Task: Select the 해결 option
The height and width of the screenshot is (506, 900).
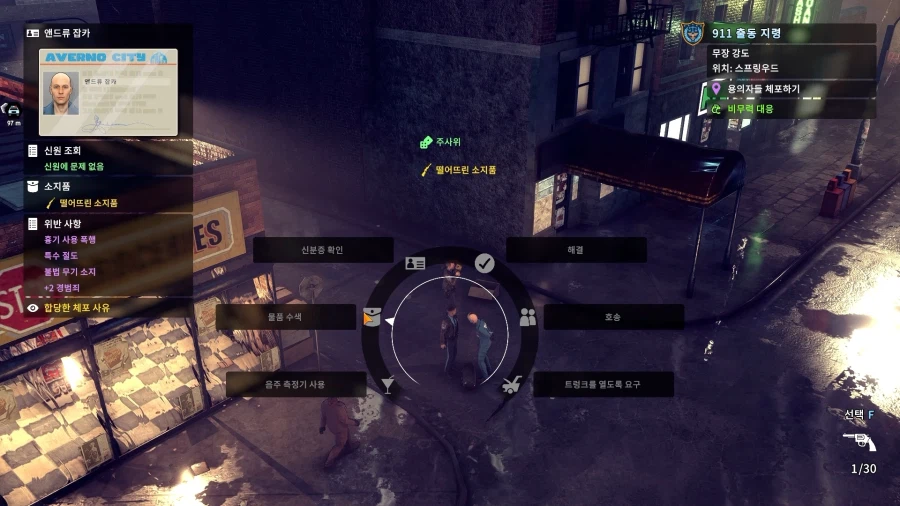Action: (x=575, y=250)
